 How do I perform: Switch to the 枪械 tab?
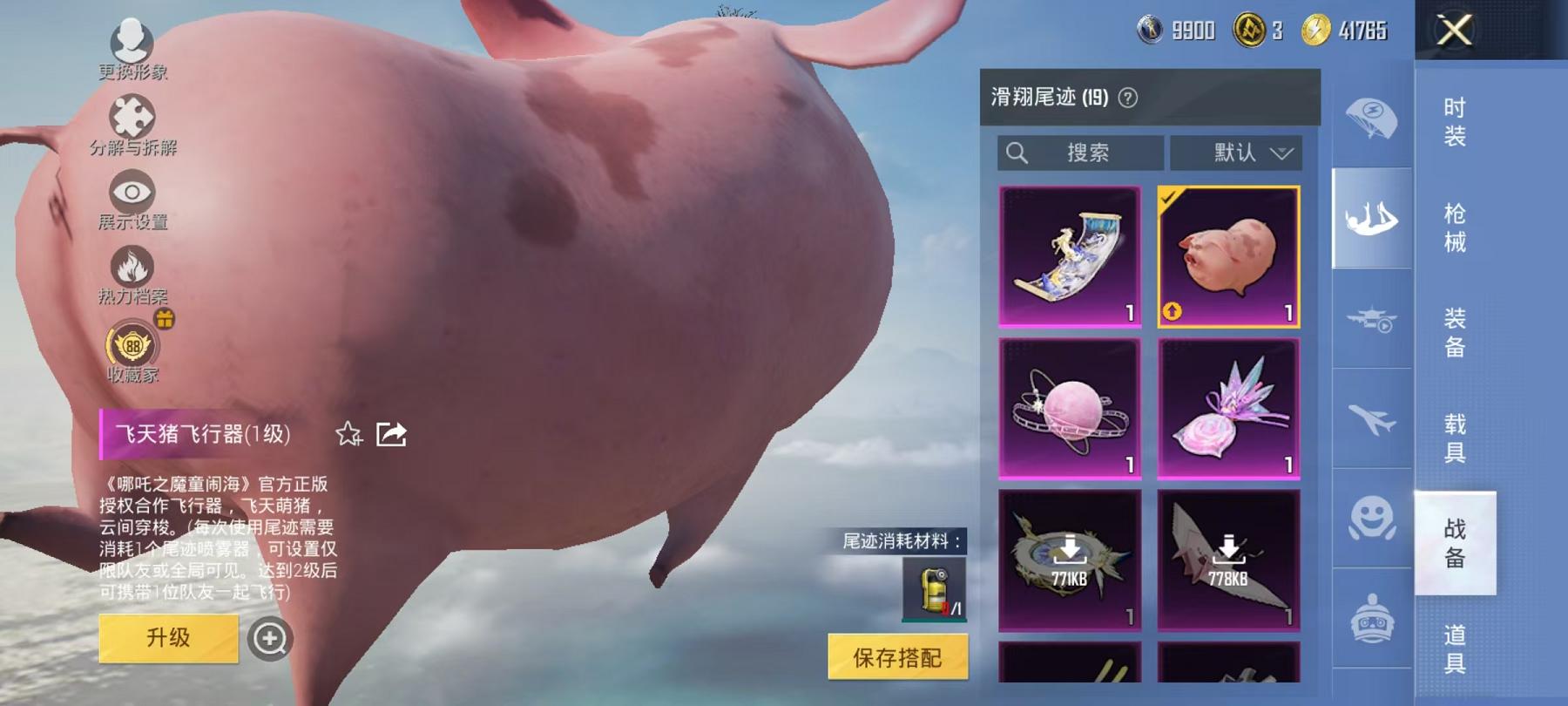1454,225
